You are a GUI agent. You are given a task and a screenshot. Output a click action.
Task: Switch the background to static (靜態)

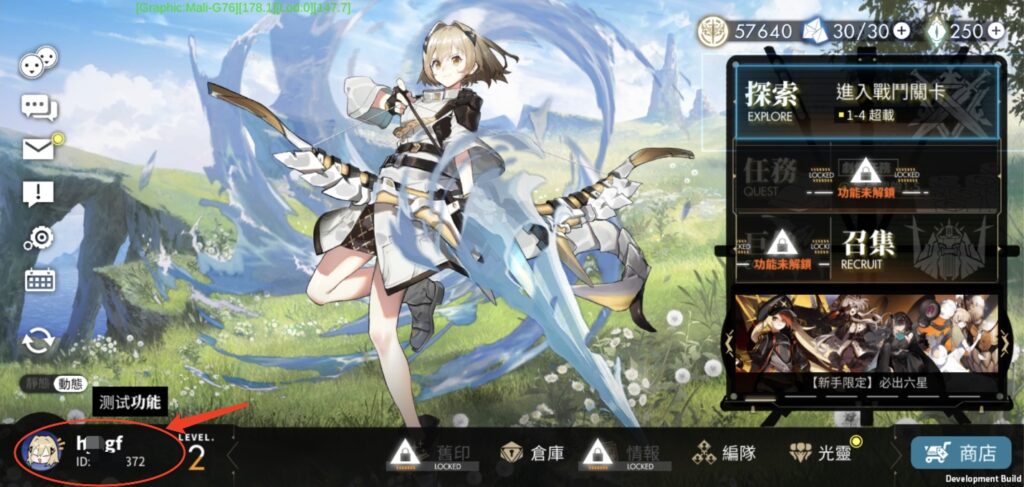pos(35,383)
